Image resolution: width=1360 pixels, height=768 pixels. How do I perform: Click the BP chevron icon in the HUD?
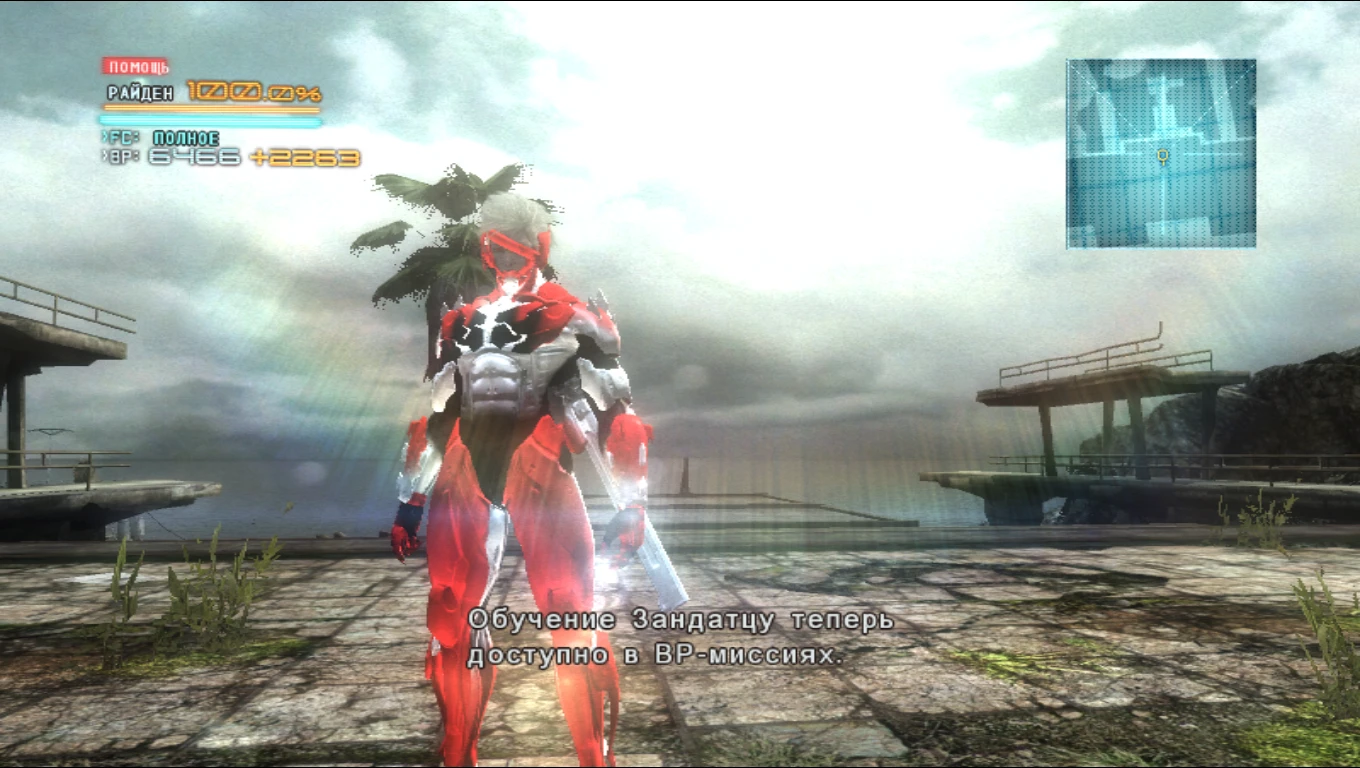(104, 156)
